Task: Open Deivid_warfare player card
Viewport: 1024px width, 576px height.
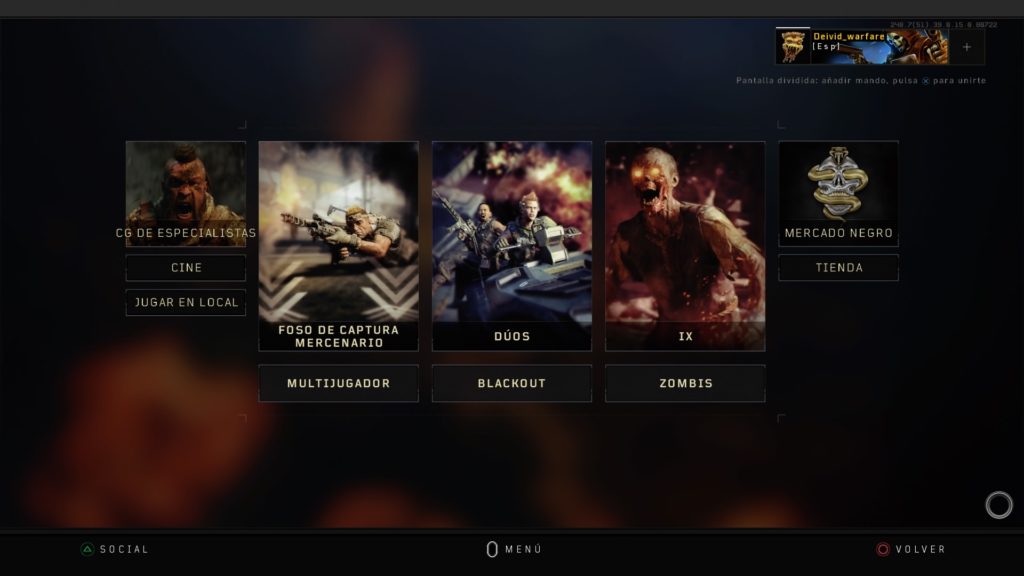Action: [x=861, y=46]
